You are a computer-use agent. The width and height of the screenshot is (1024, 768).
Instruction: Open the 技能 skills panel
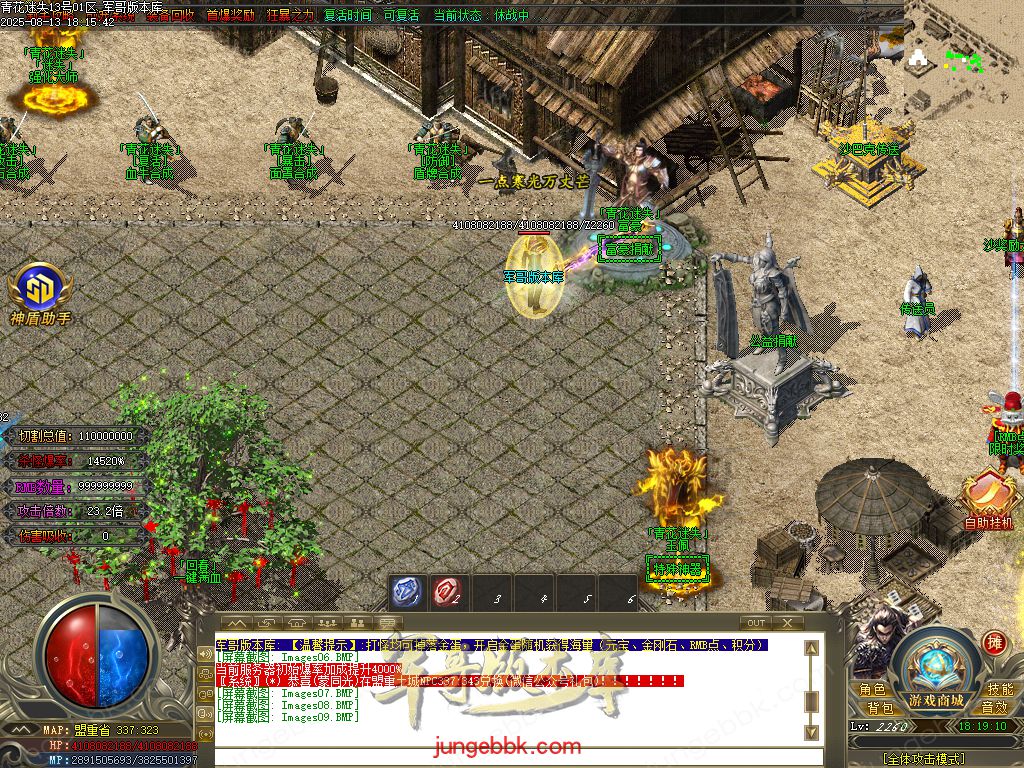click(x=999, y=689)
